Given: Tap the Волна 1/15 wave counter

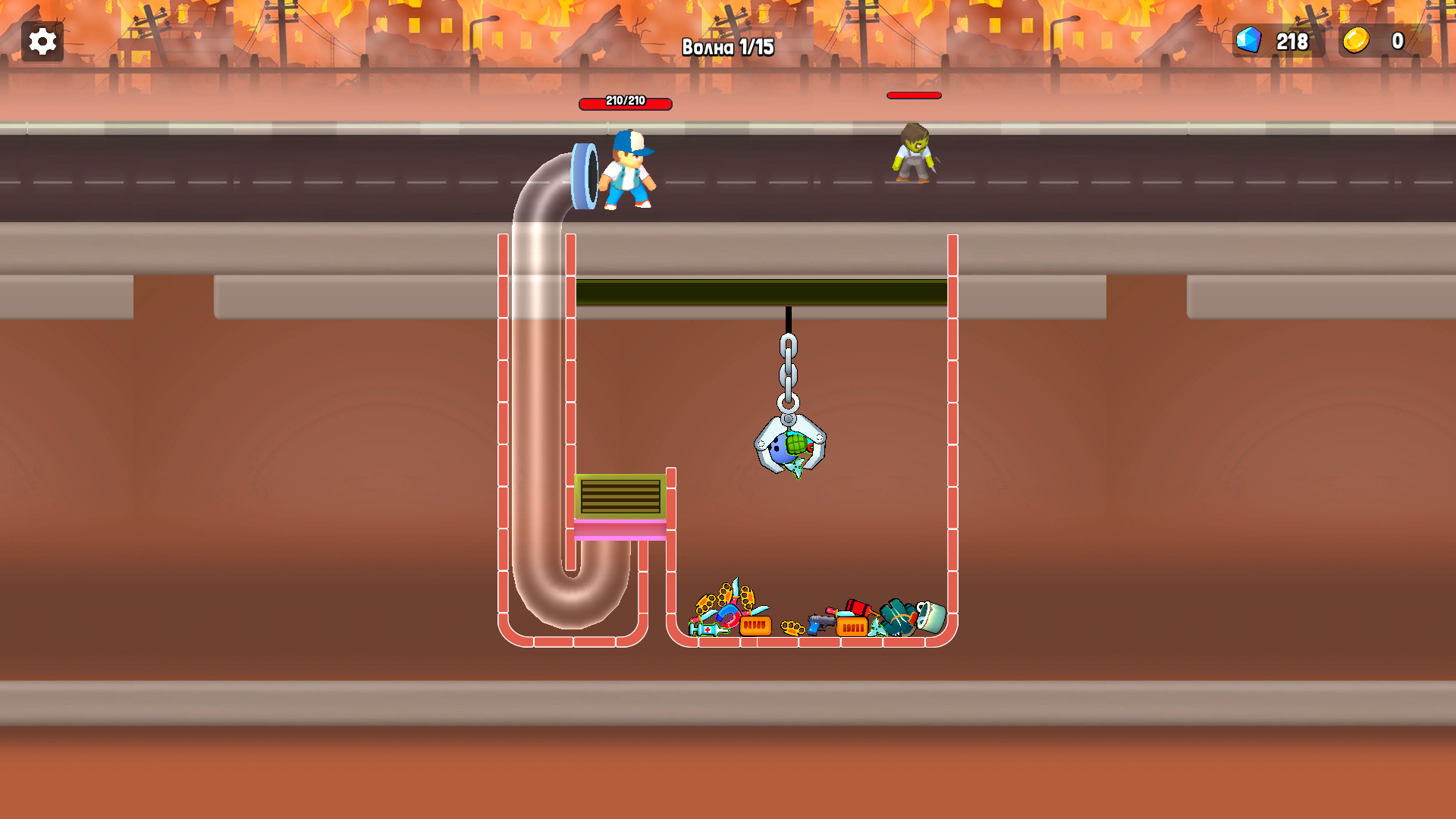Looking at the screenshot, I should pyautogui.click(x=730, y=47).
